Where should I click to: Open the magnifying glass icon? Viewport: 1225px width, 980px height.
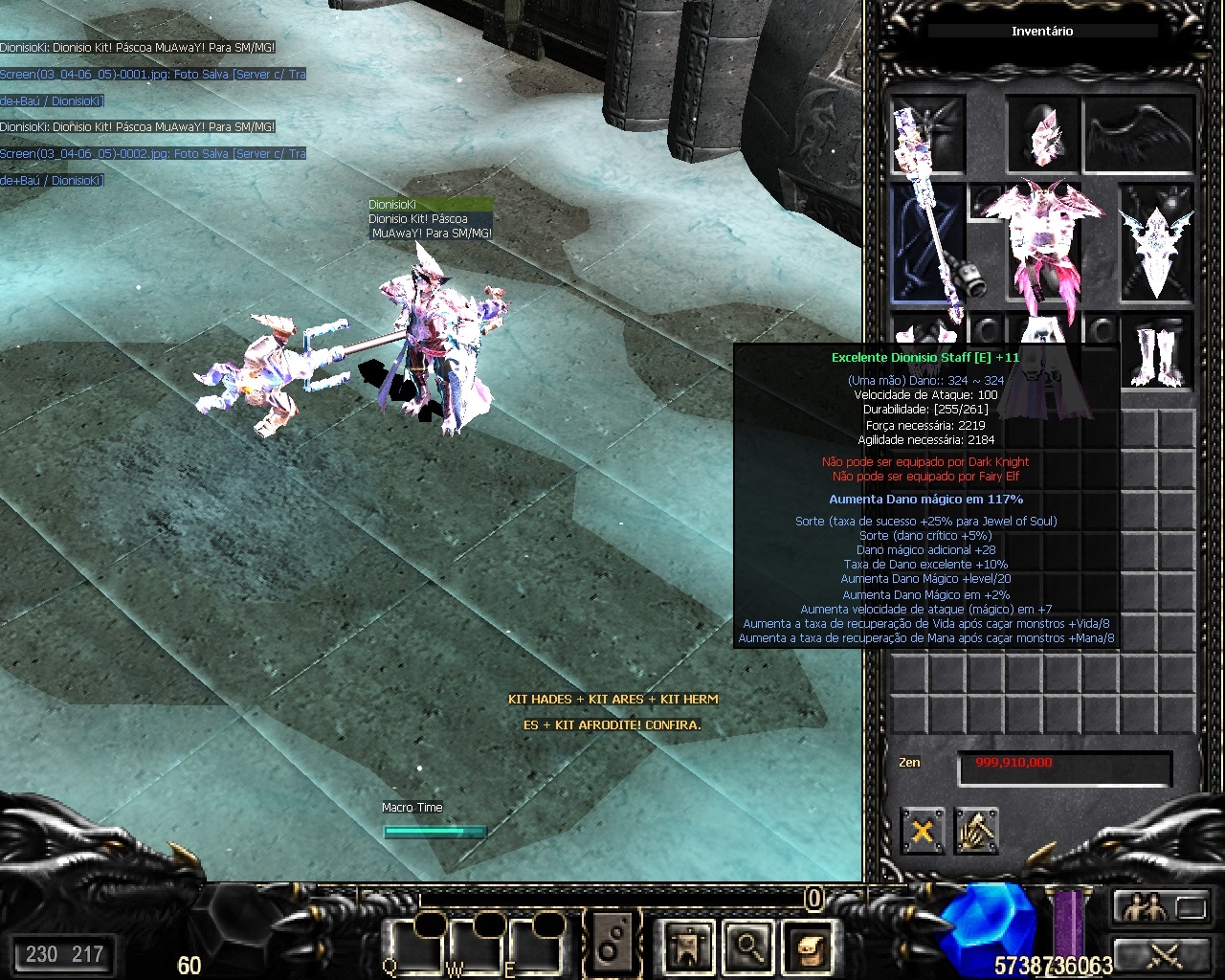point(747,947)
